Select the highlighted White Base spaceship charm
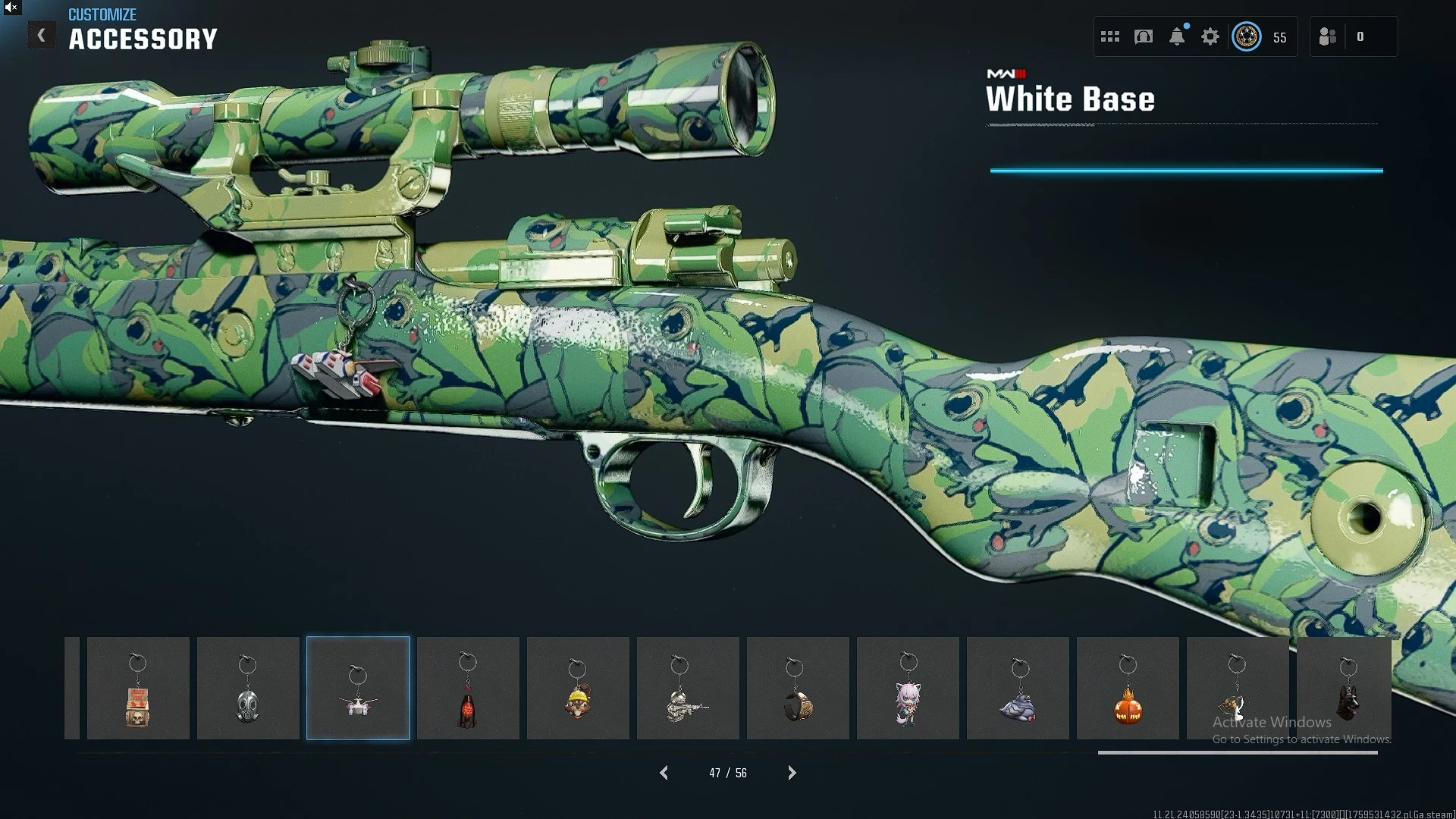 (358, 689)
